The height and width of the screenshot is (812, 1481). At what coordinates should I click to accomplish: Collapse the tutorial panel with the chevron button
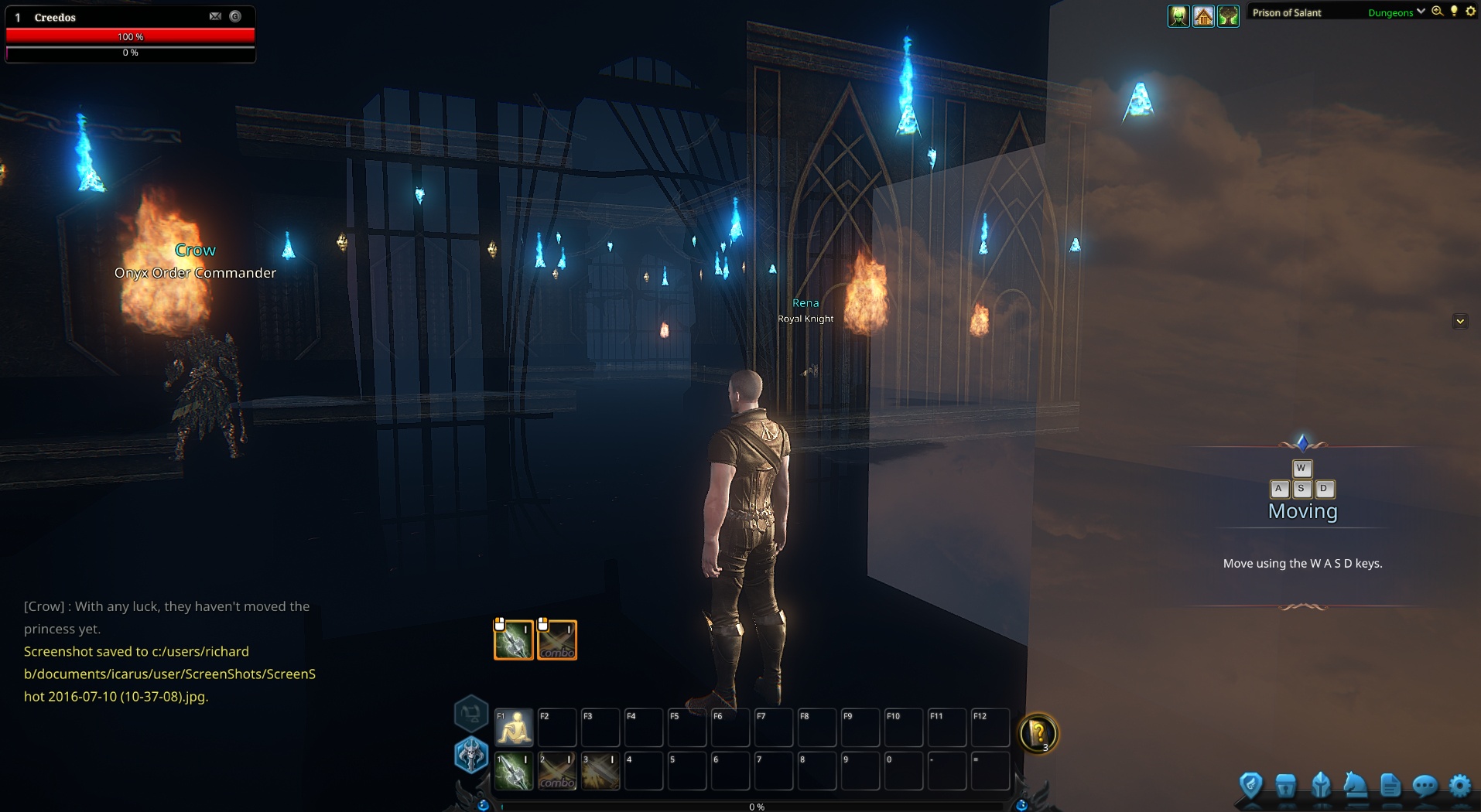click(1460, 321)
